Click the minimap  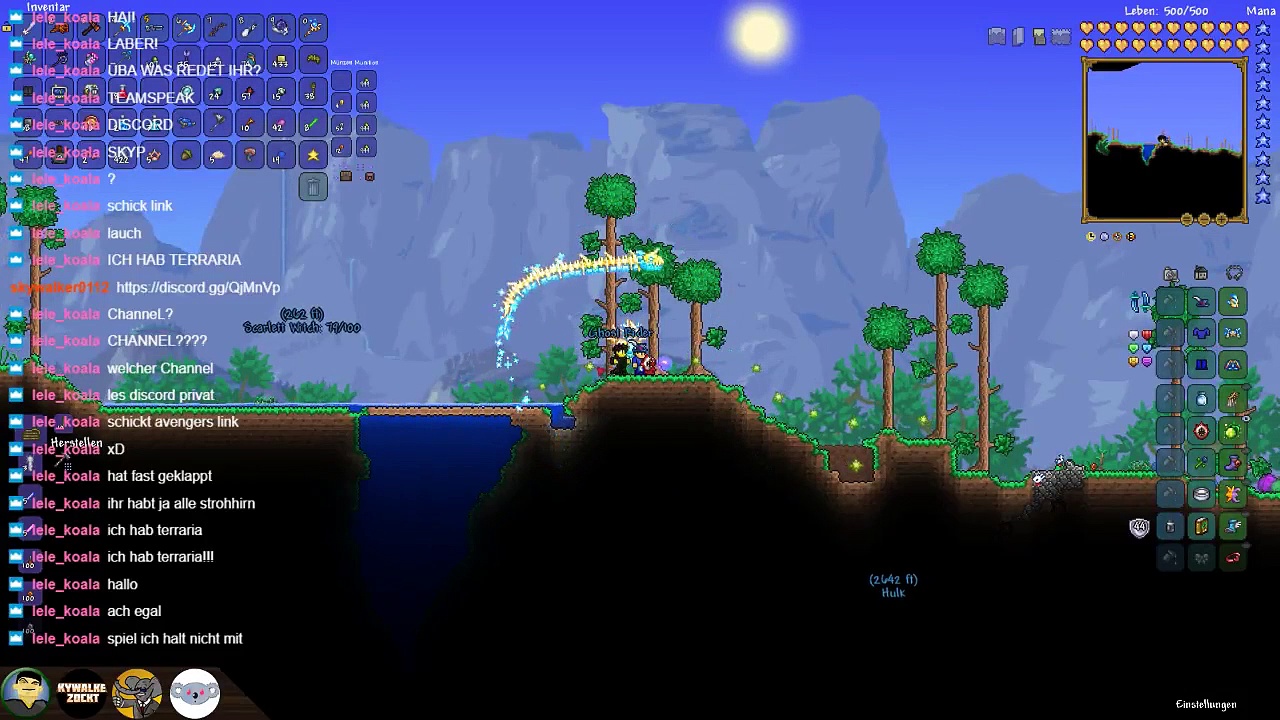[1165, 140]
